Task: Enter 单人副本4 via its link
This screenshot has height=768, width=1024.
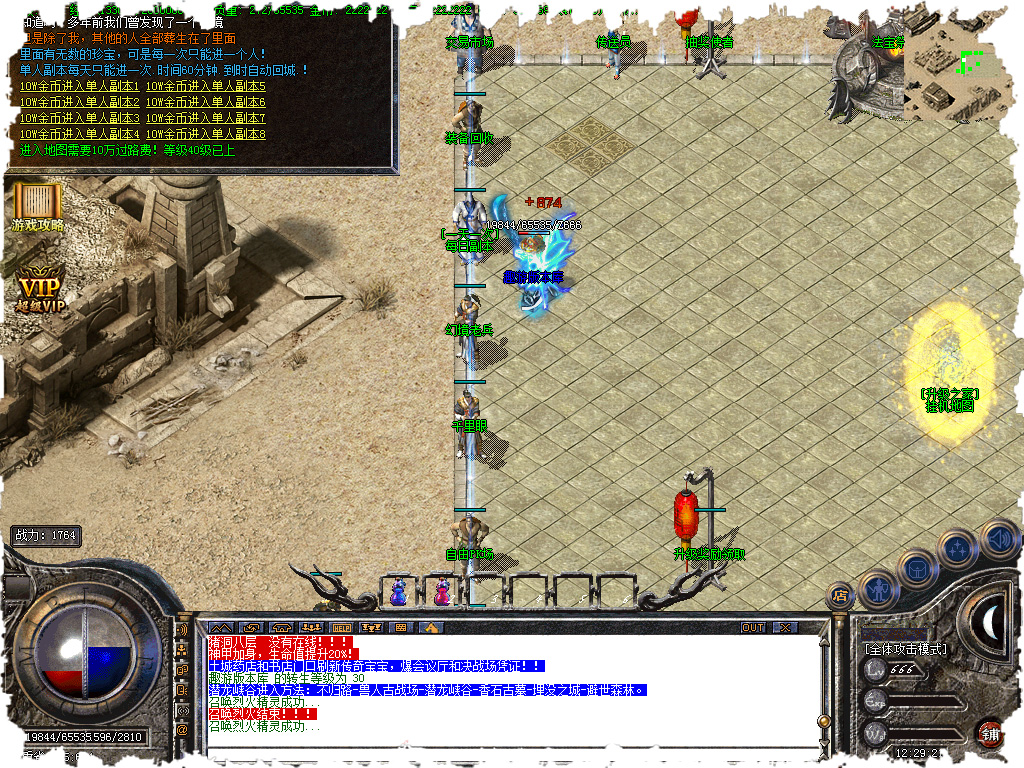Action: click(80, 134)
